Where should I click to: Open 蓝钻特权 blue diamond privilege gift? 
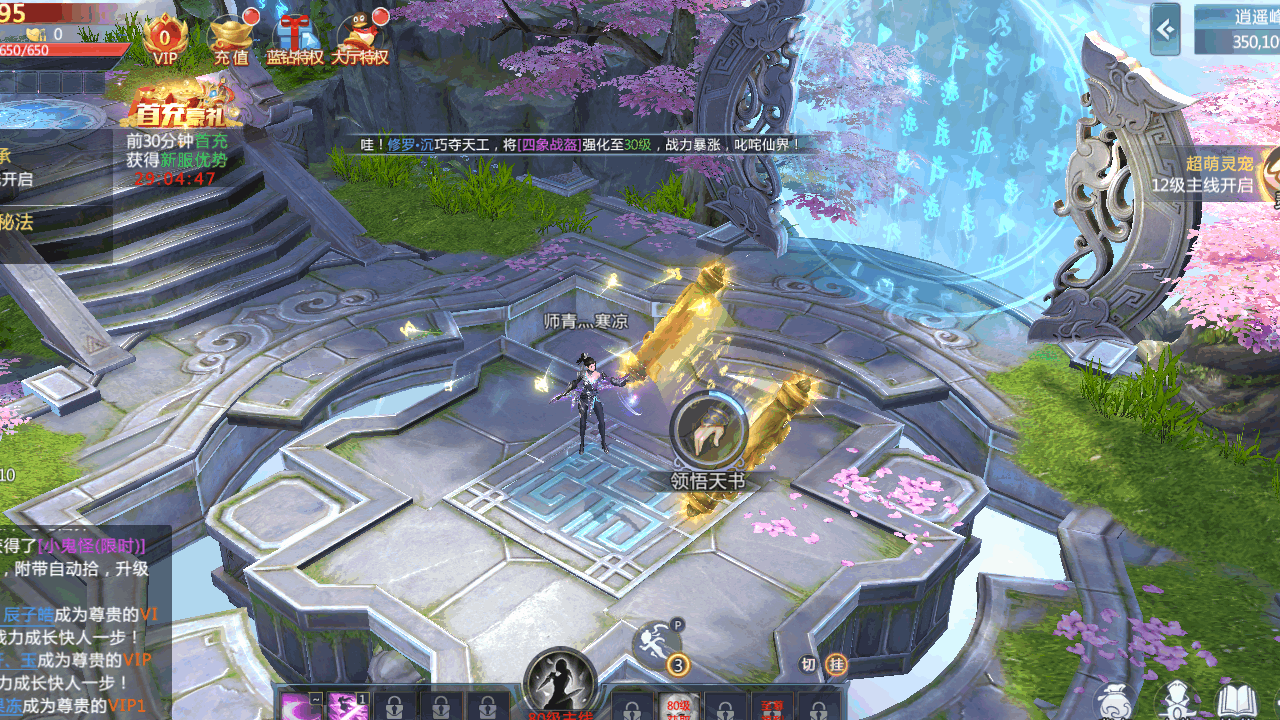(x=295, y=40)
